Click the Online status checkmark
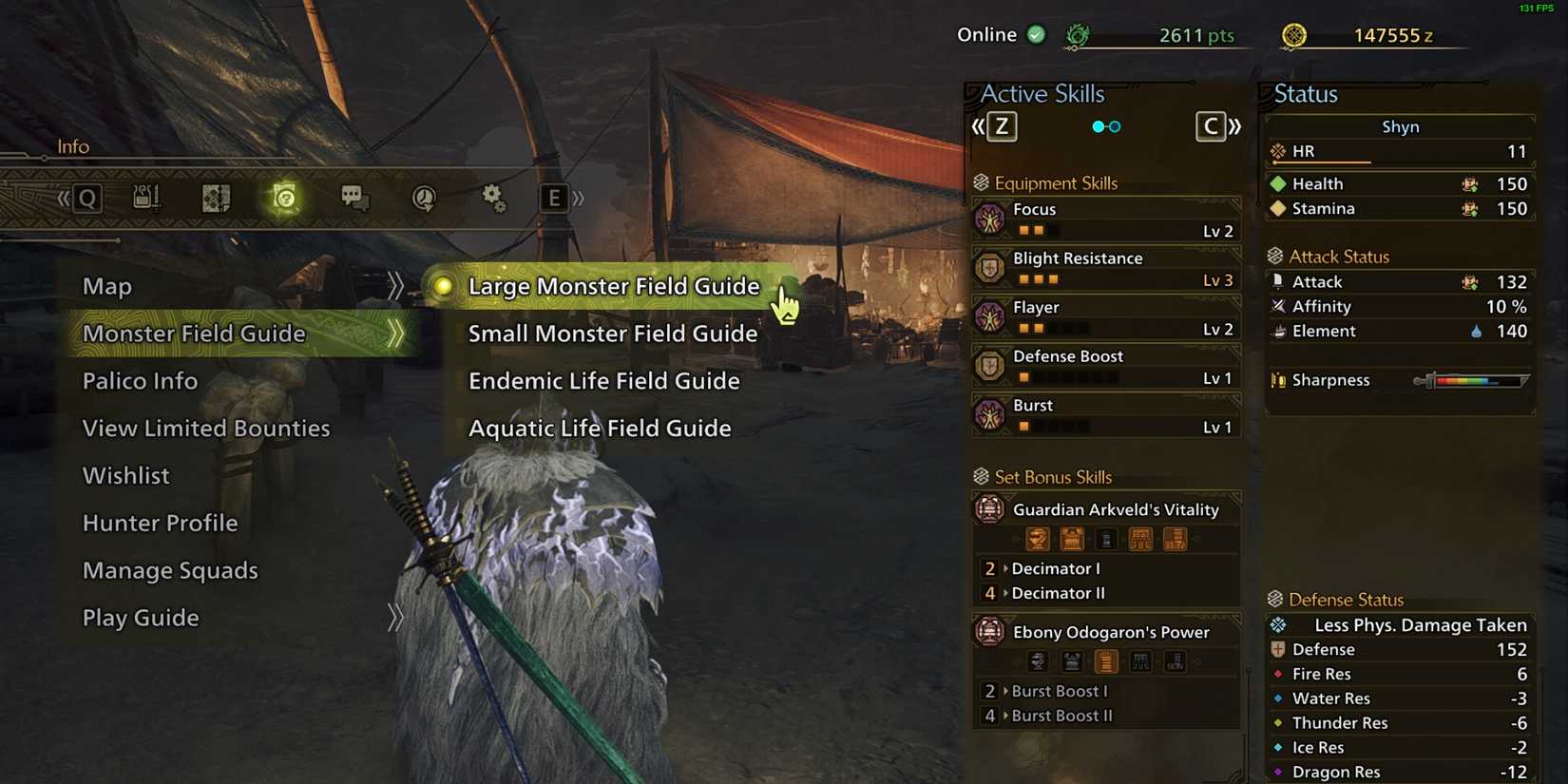The height and width of the screenshot is (784, 1568). [1036, 34]
